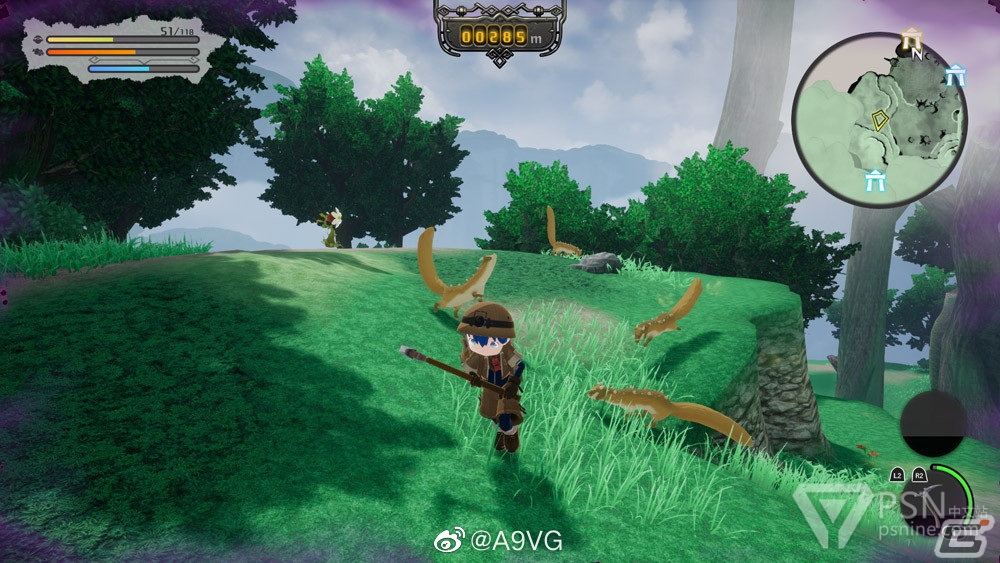Screen dimensions: 1000x563
Task: Click the yellow player marker on minimap
Action: point(880,121)
